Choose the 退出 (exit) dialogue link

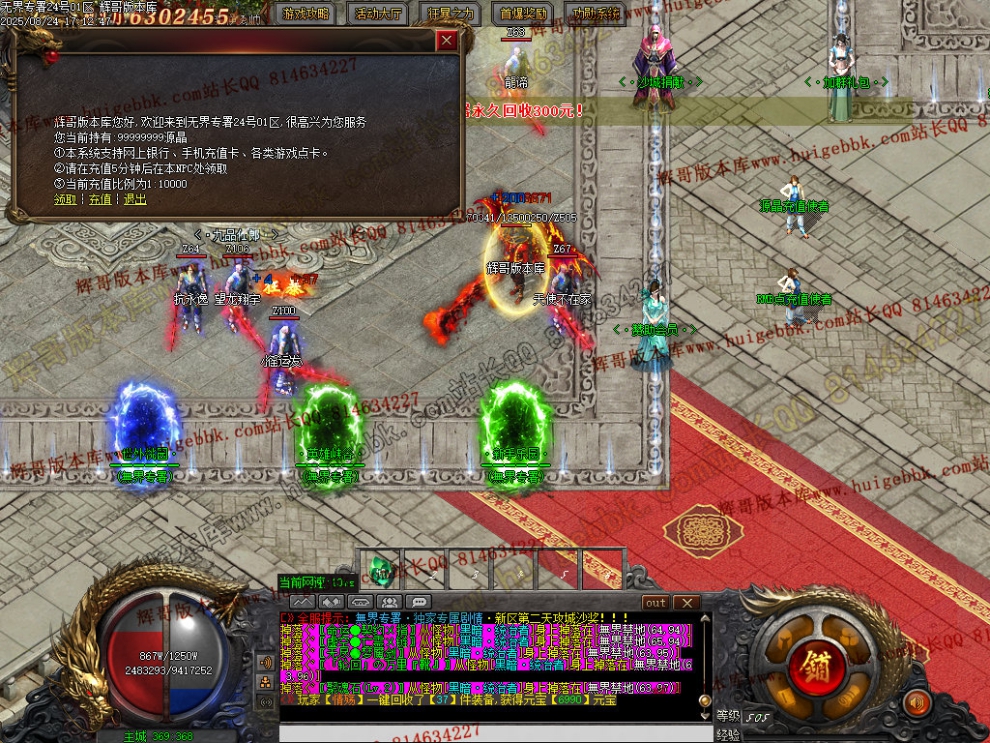coord(135,199)
